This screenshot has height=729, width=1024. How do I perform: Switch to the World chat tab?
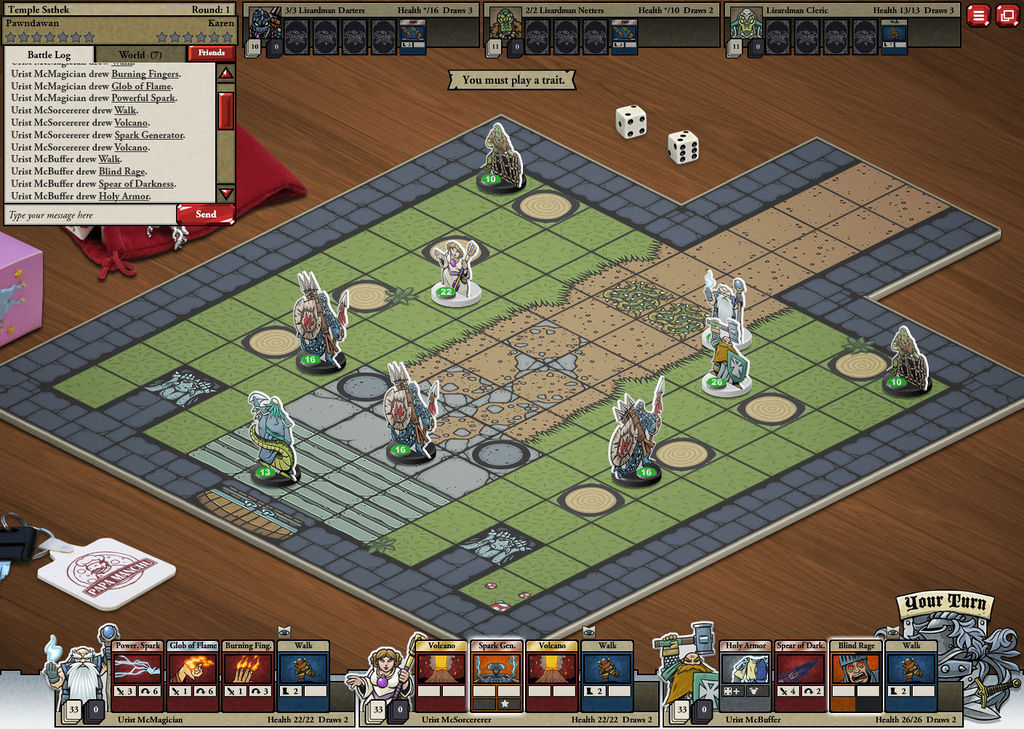point(140,54)
